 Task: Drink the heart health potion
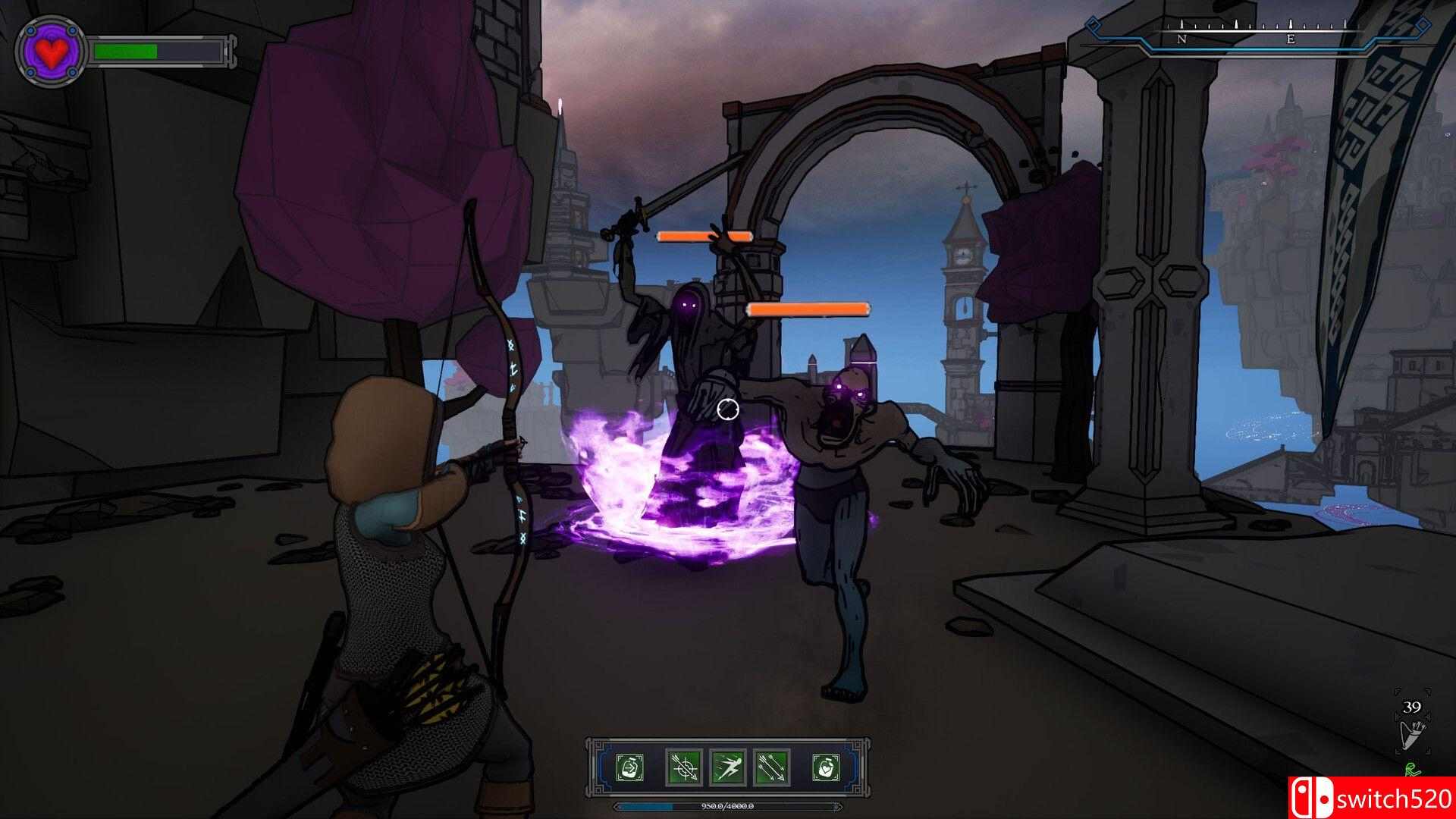click(826, 767)
